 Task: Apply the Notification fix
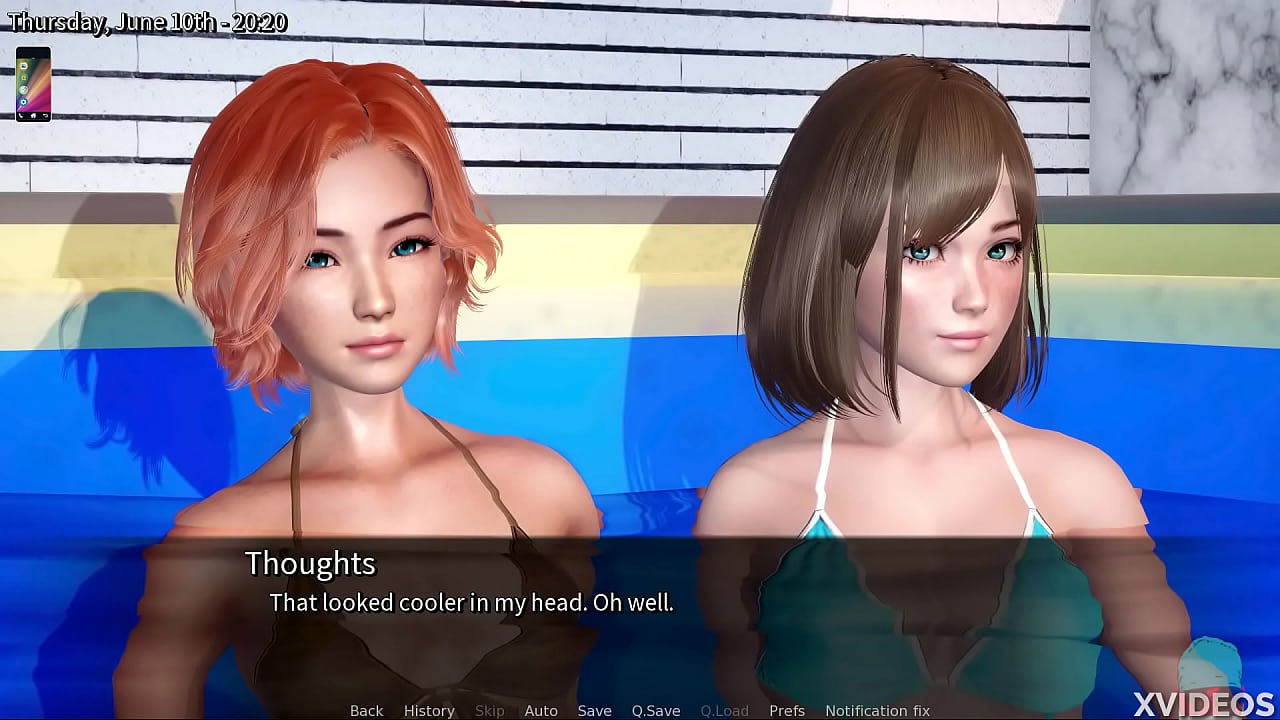click(x=878, y=710)
